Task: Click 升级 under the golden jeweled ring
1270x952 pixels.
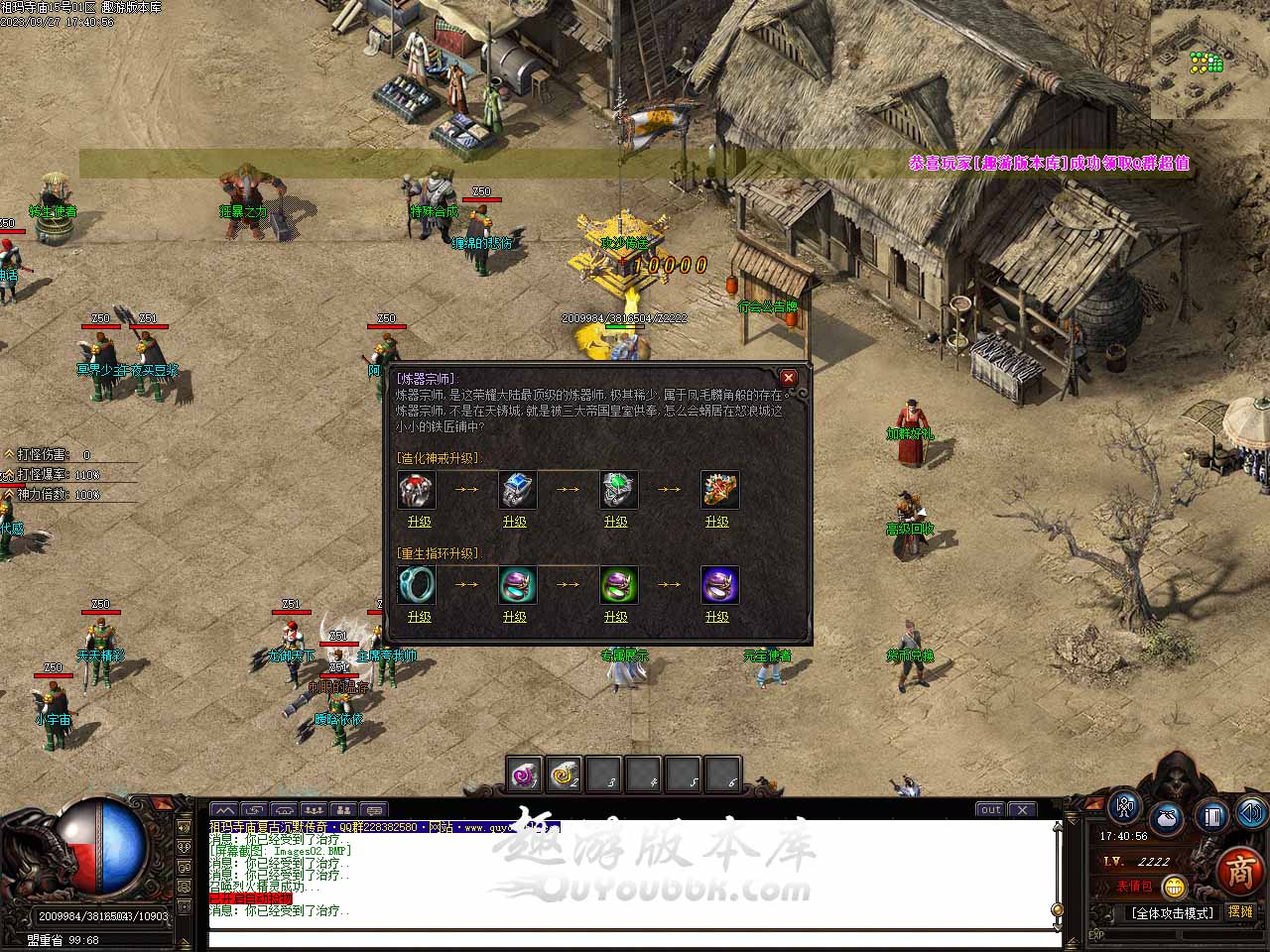Action: [x=716, y=522]
